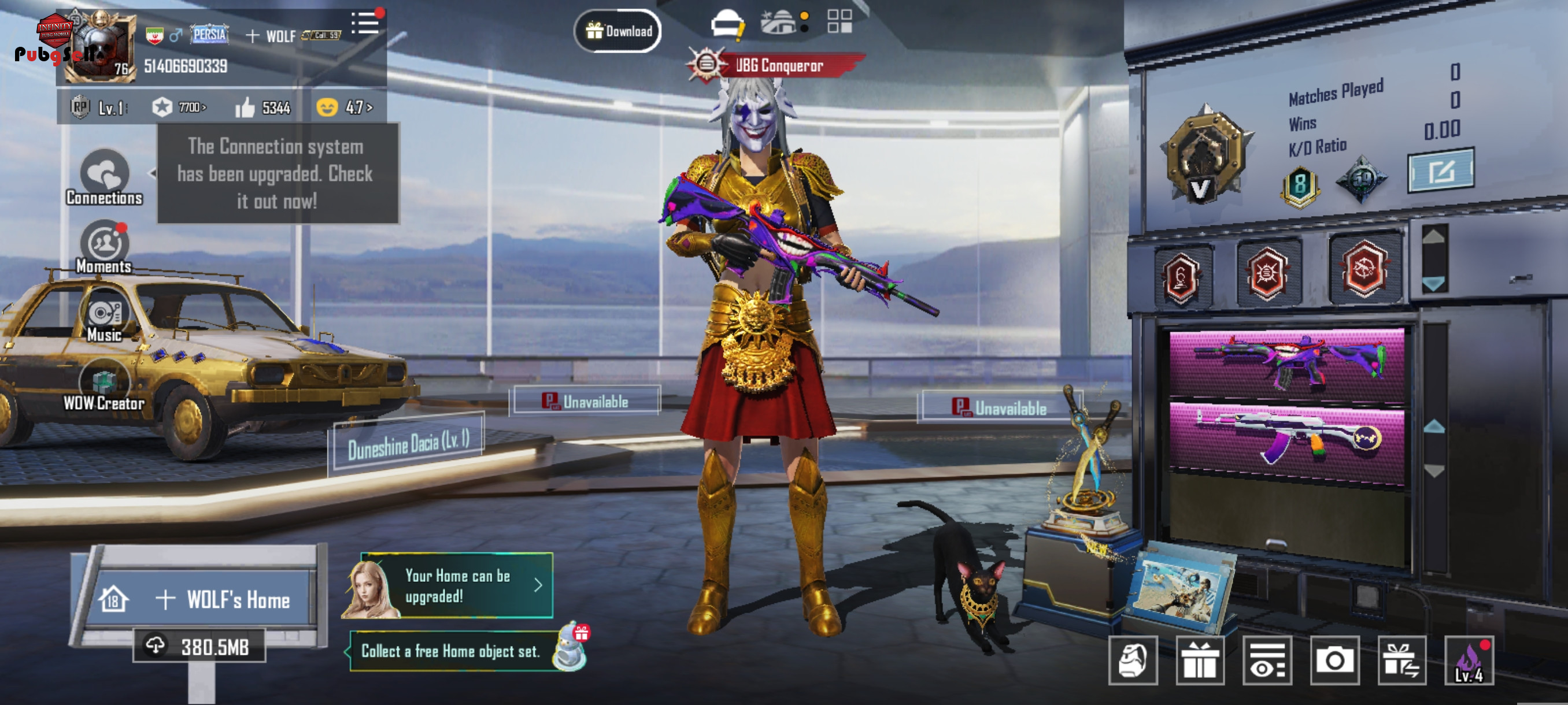Open the Lv. 4 flame icon
1568x705 pixels.
pyautogui.click(x=1468, y=661)
